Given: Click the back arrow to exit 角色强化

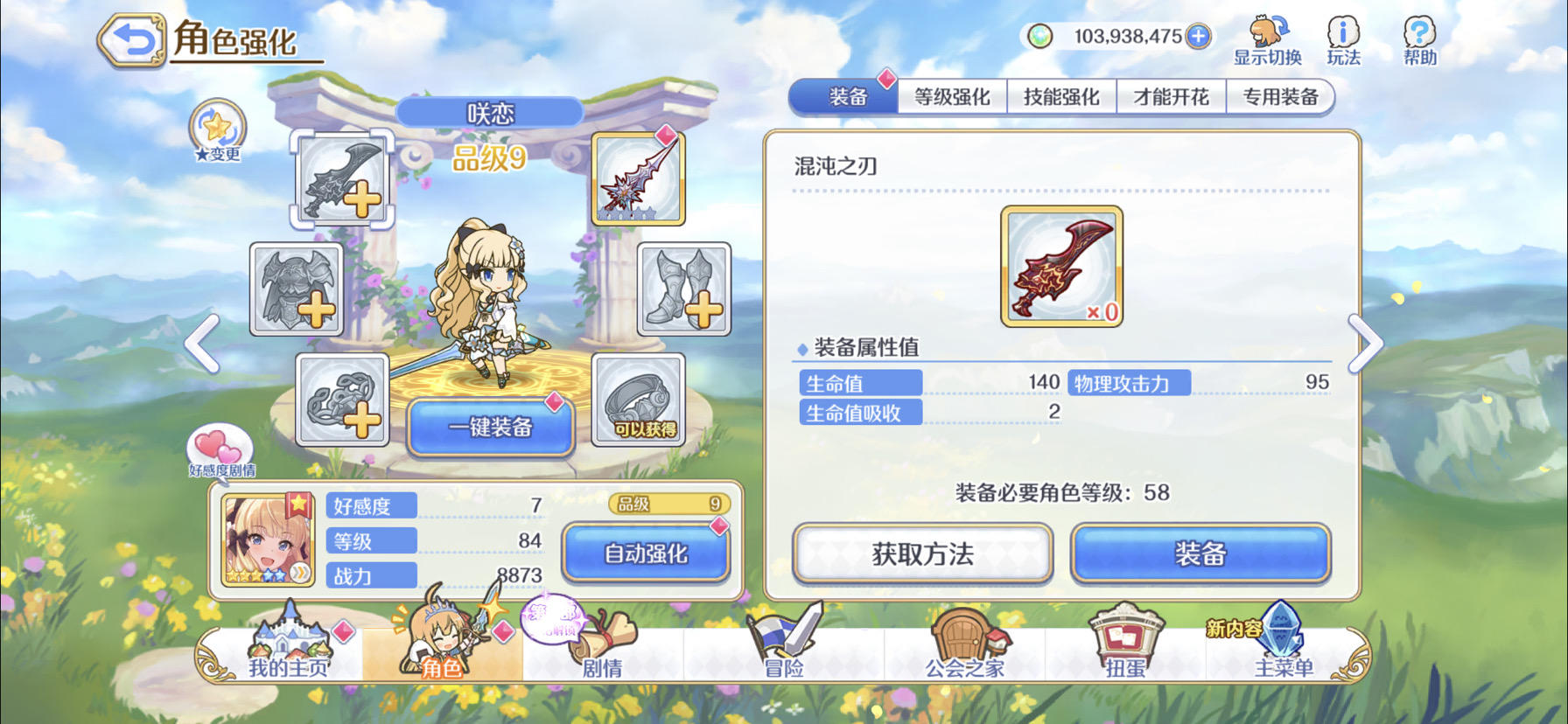Looking at the screenshot, I should [133, 39].
